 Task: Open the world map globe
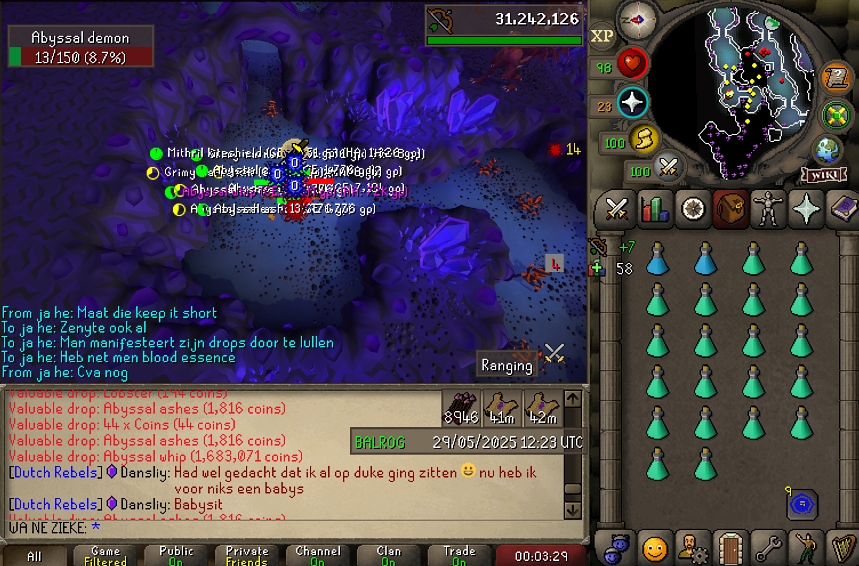(x=827, y=150)
